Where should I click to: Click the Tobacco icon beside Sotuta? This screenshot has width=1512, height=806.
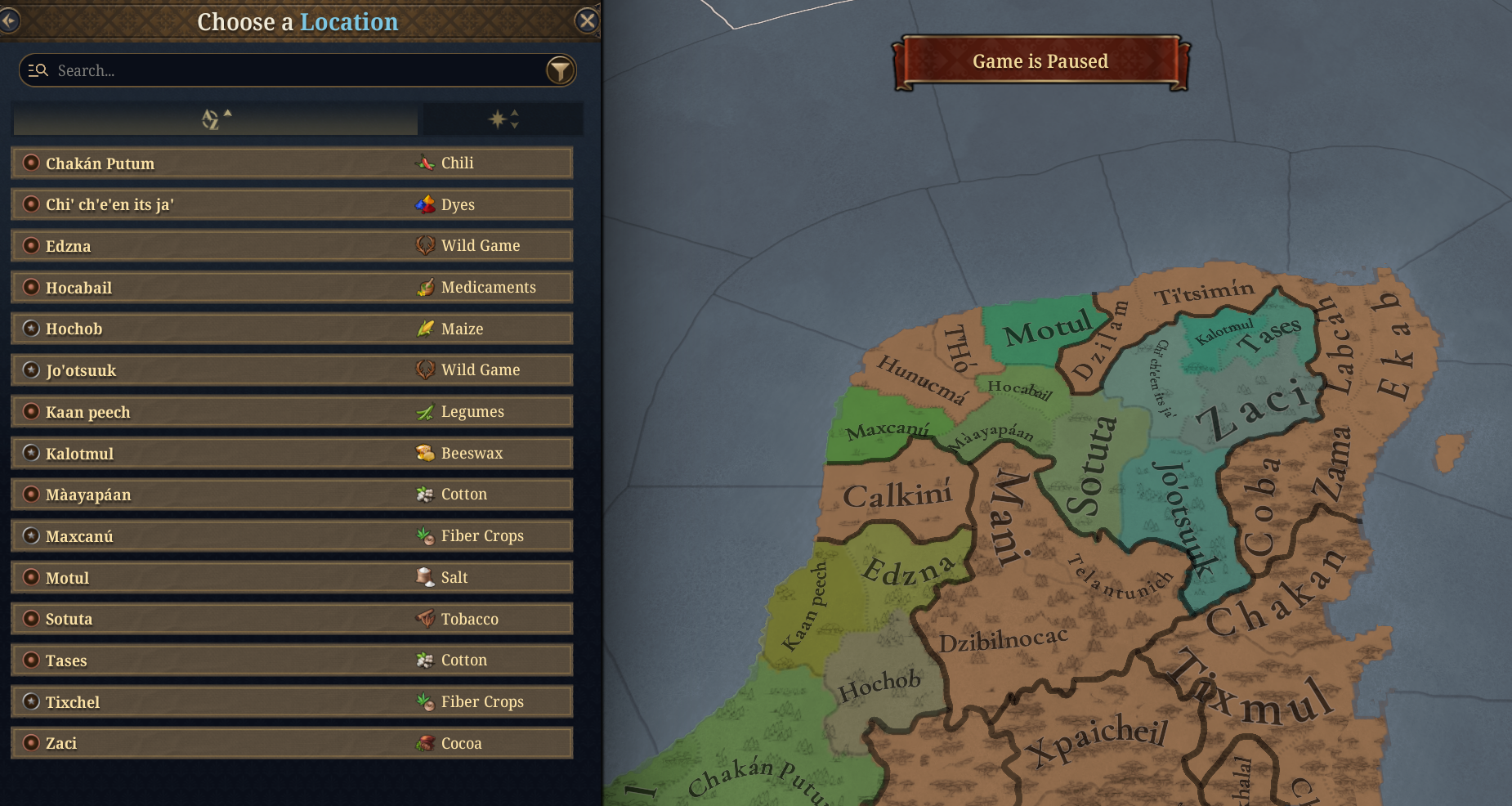click(x=425, y=619)
